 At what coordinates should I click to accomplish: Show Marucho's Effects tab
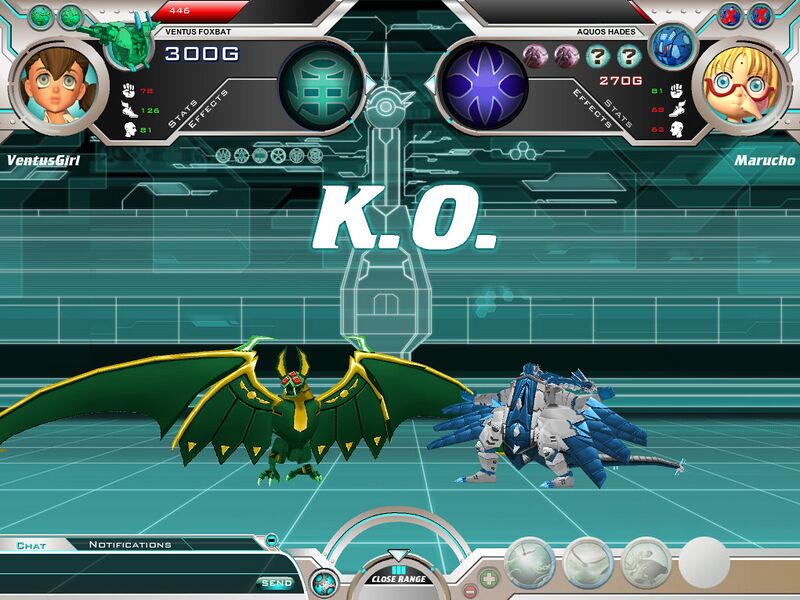pos(589,107)
